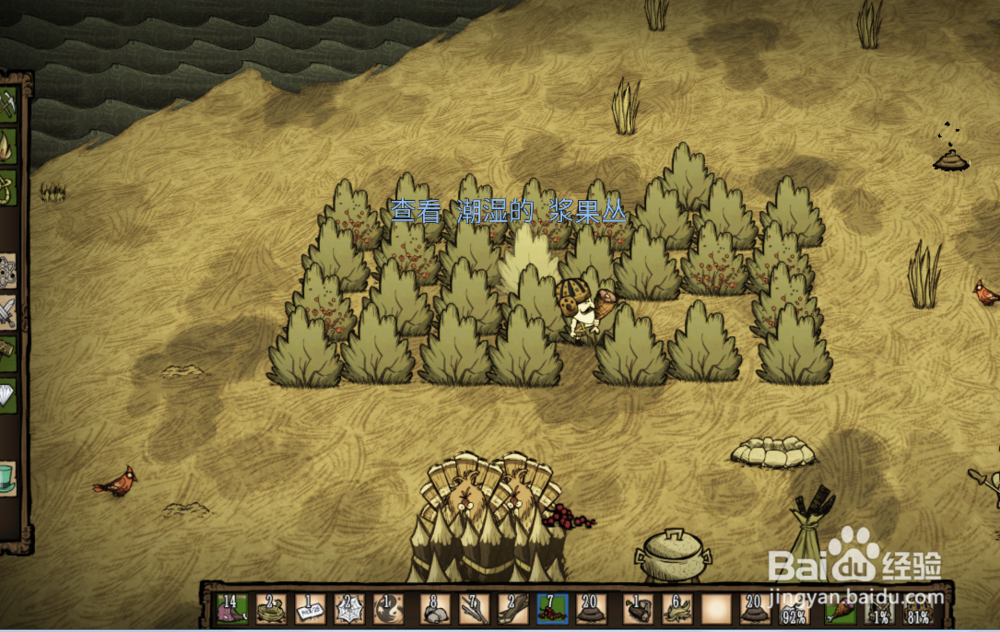This screenshot has width=1000, height=632.
Task: Click the papyrus sheet in inventory
Action: pyautogui.click(x=311, y=608)
